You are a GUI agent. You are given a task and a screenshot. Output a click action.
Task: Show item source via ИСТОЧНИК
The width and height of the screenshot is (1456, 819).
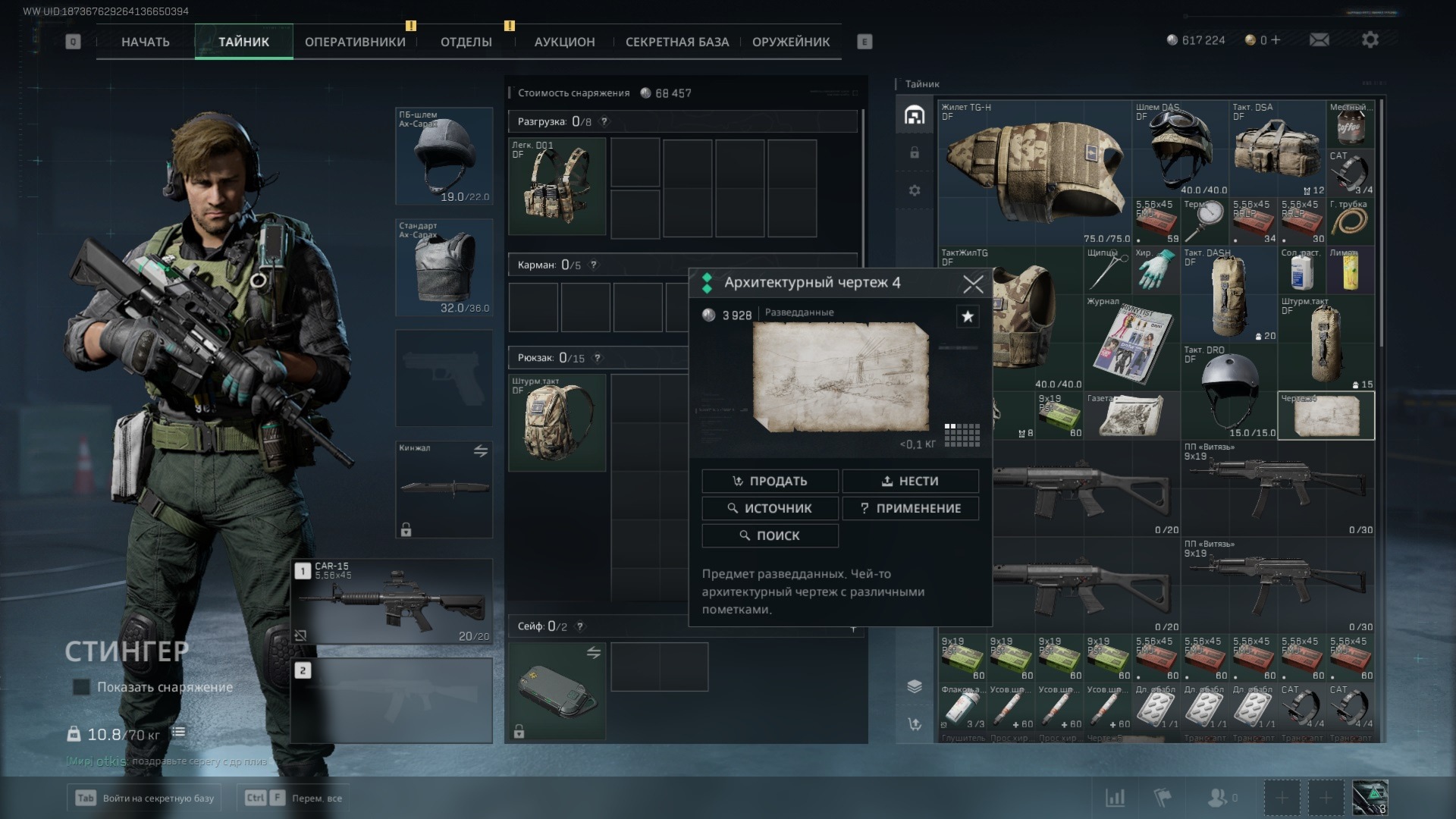pos(770,508)
